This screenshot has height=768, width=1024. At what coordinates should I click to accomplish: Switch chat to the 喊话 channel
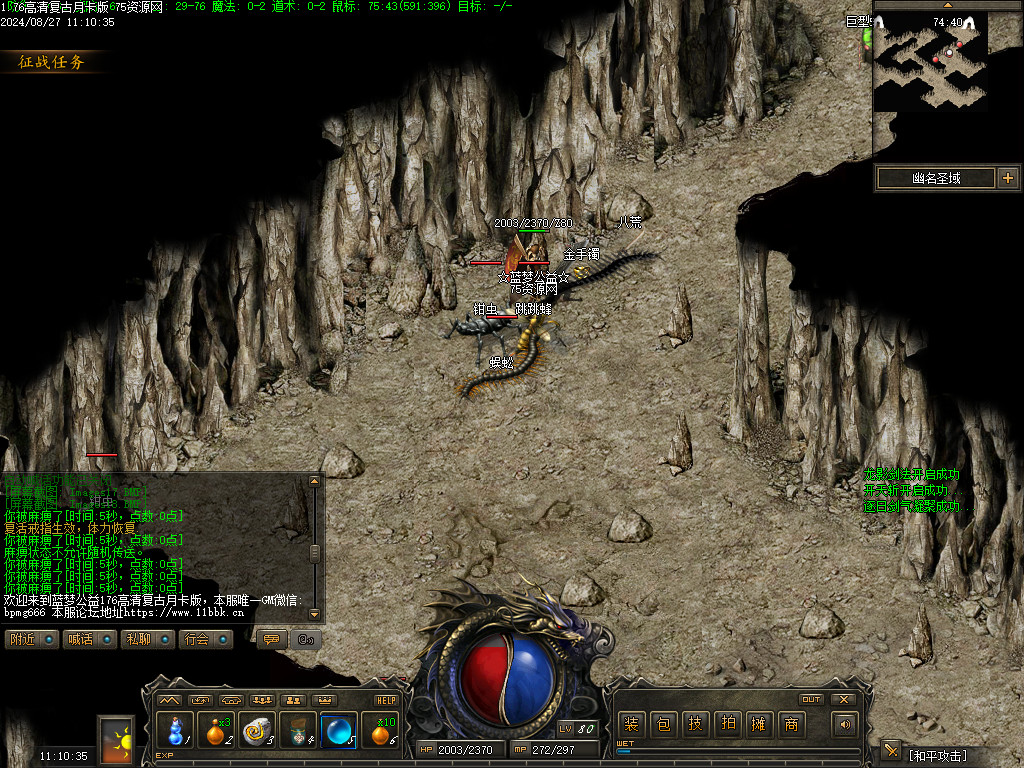point(90,639)
